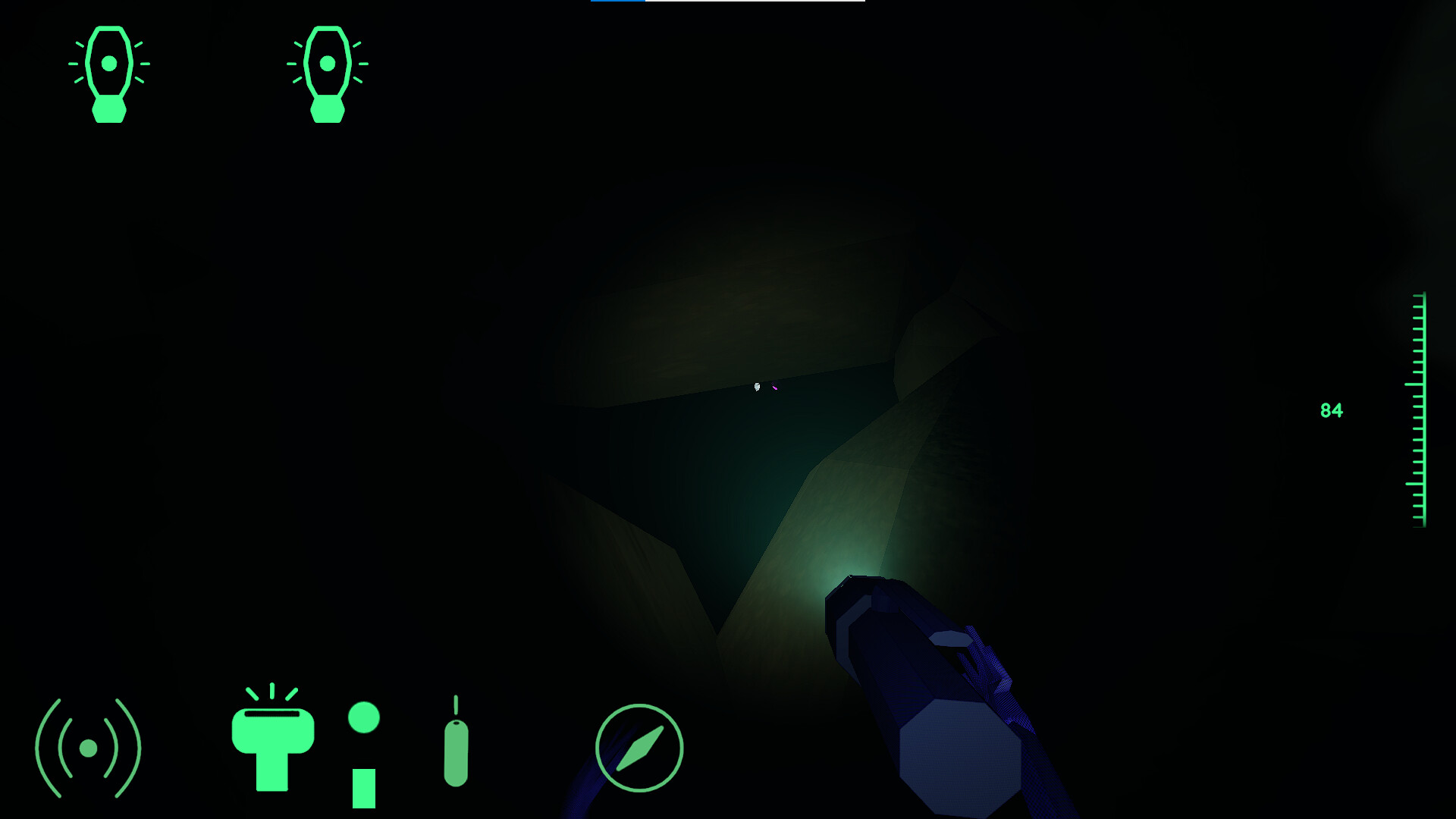The width and height of the screenshot is (1456, 819).
Task: Click the compass needle indicator
Action: [x=639, y=747]
